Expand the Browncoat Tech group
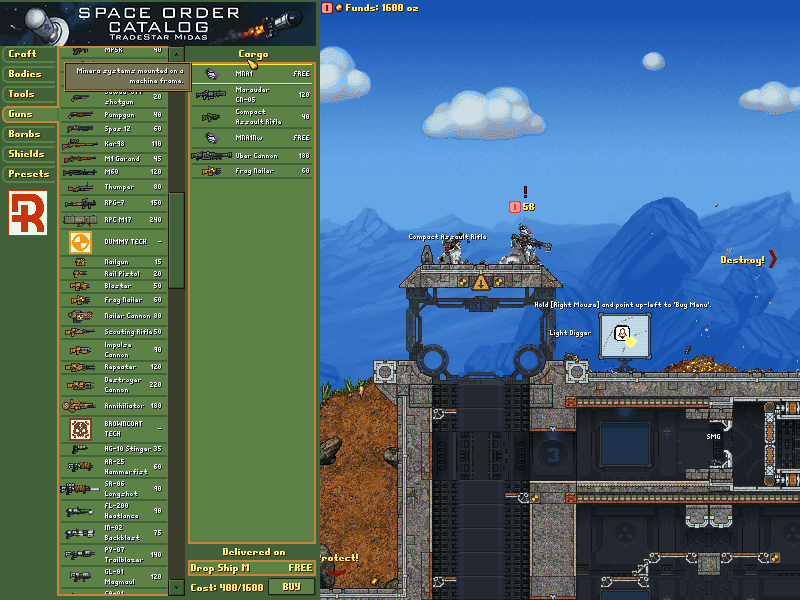 click(115, 429)
